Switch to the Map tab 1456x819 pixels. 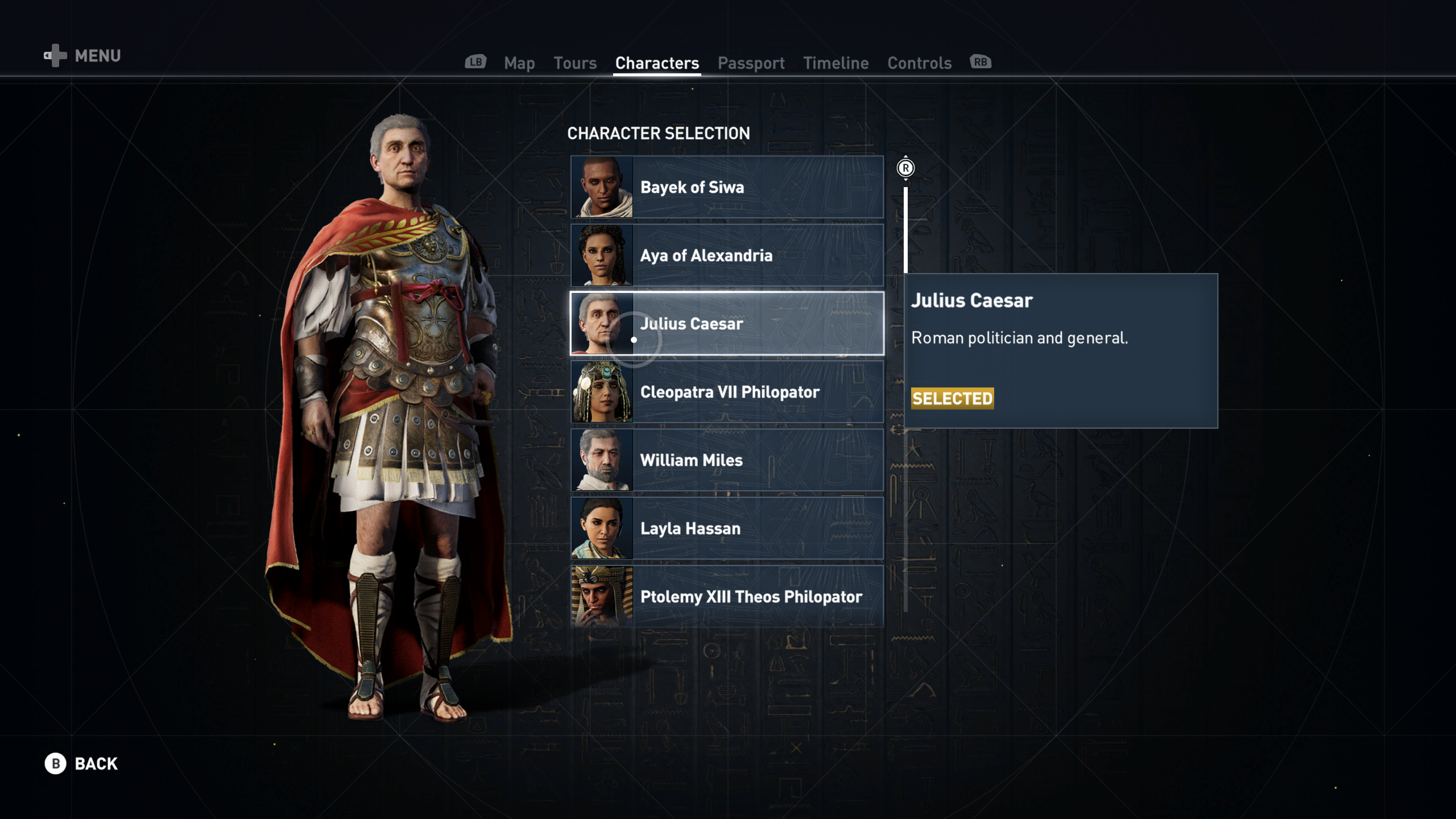coord(519,63)
